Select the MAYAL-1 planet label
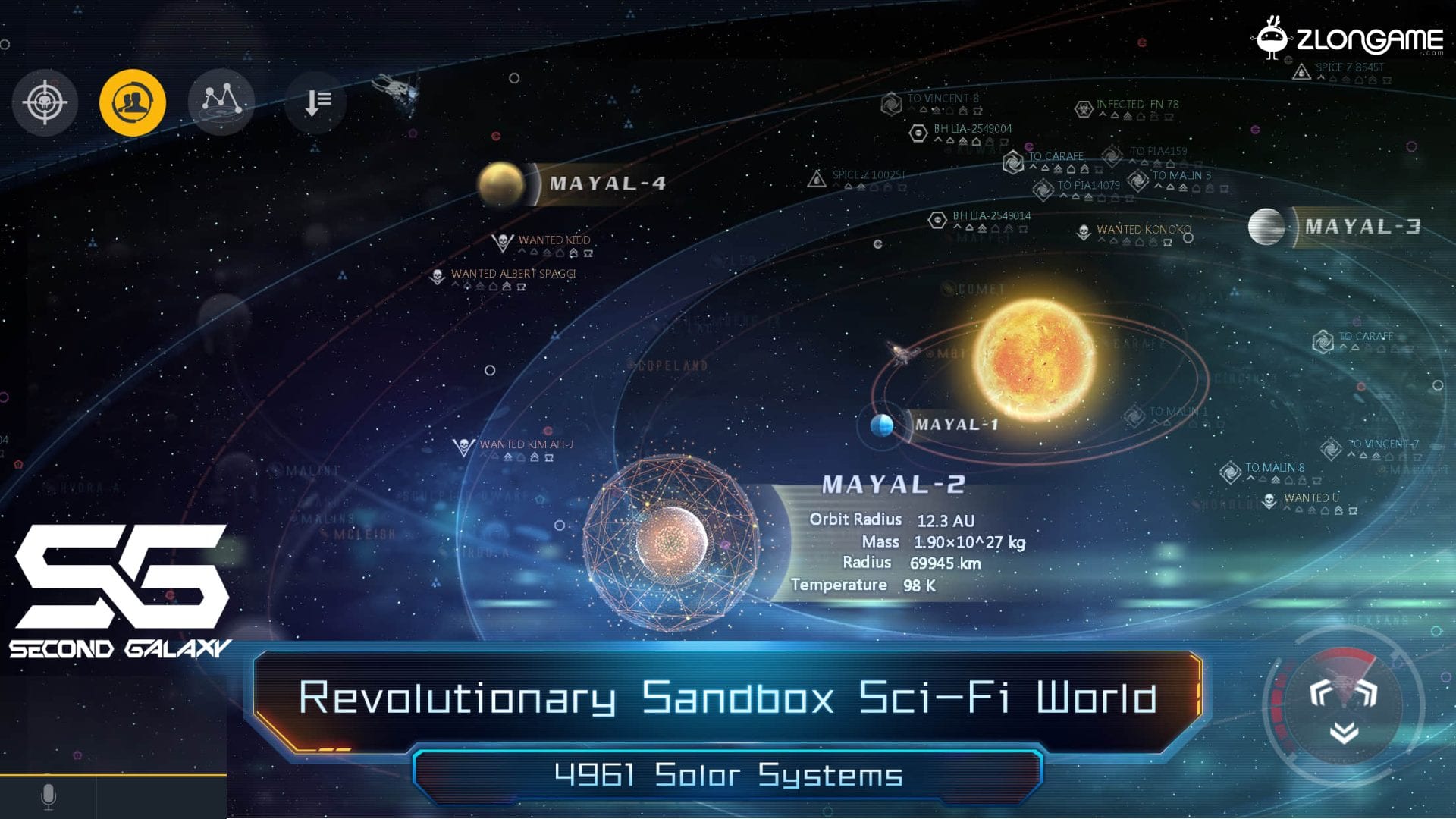The height and width of the screenshot is (819, 1456). click(955, 425)
